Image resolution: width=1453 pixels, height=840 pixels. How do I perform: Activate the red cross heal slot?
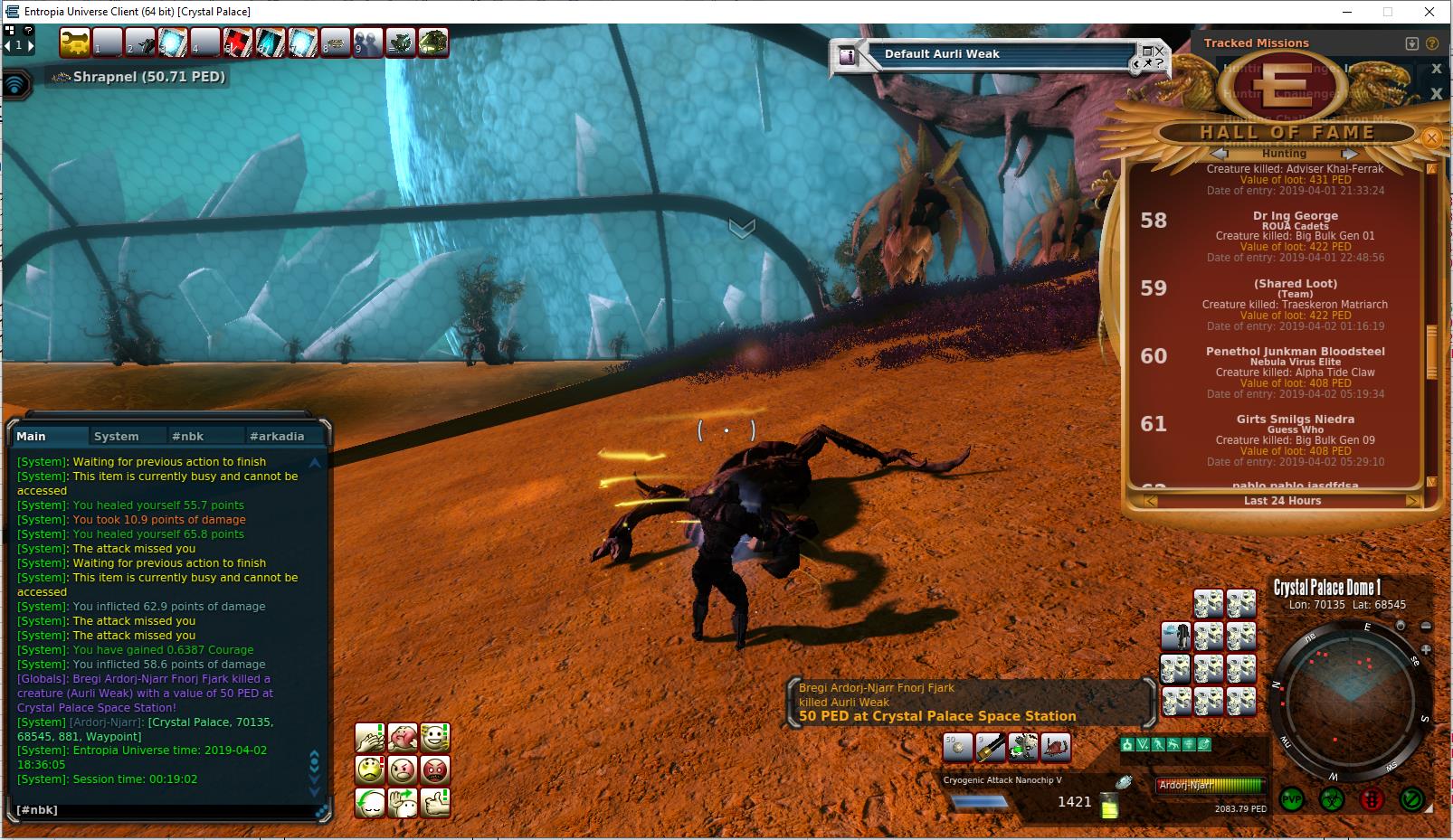237,42
